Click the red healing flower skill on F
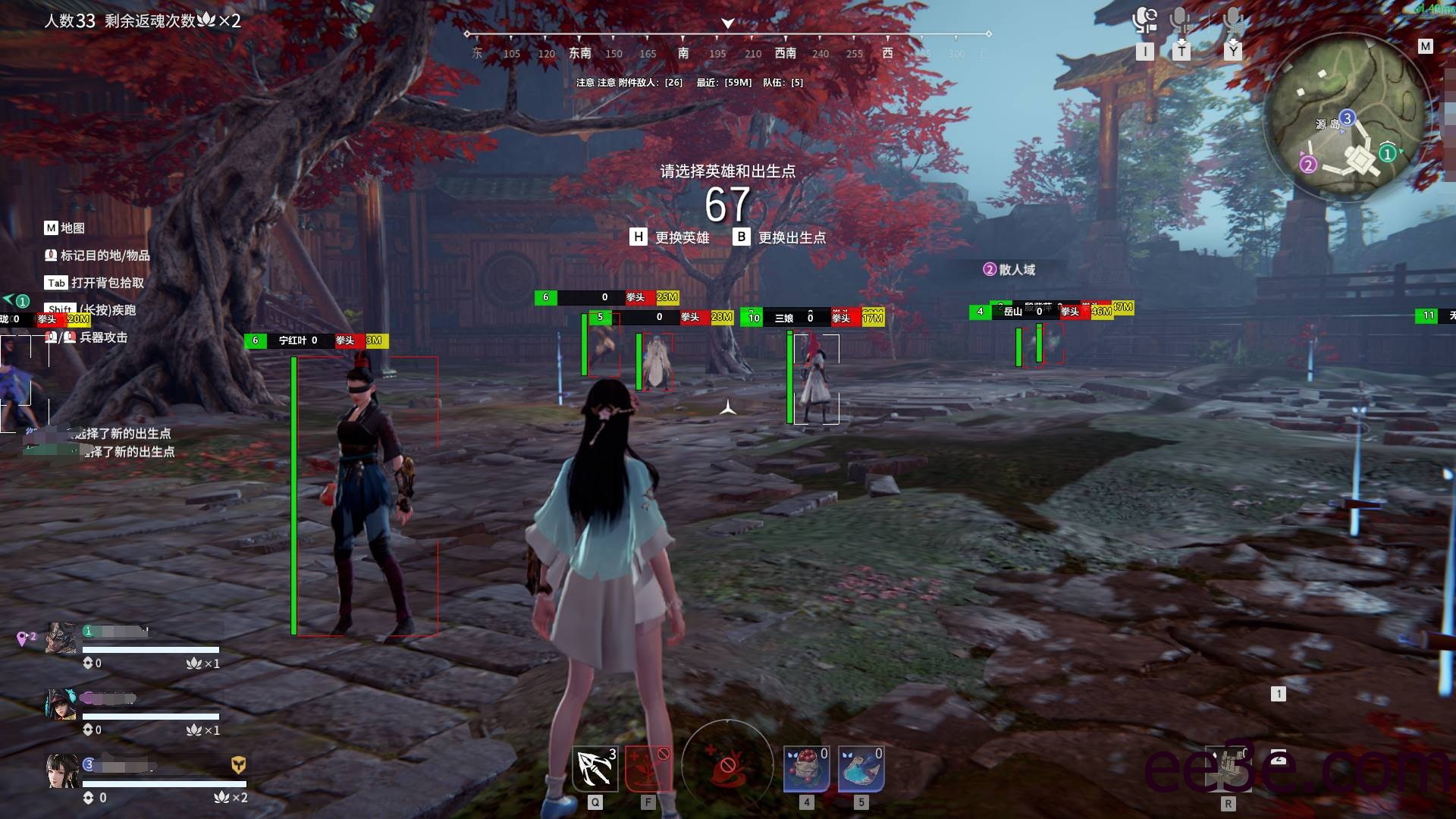Screen dimensions: 1456x819 coord(648,768)
